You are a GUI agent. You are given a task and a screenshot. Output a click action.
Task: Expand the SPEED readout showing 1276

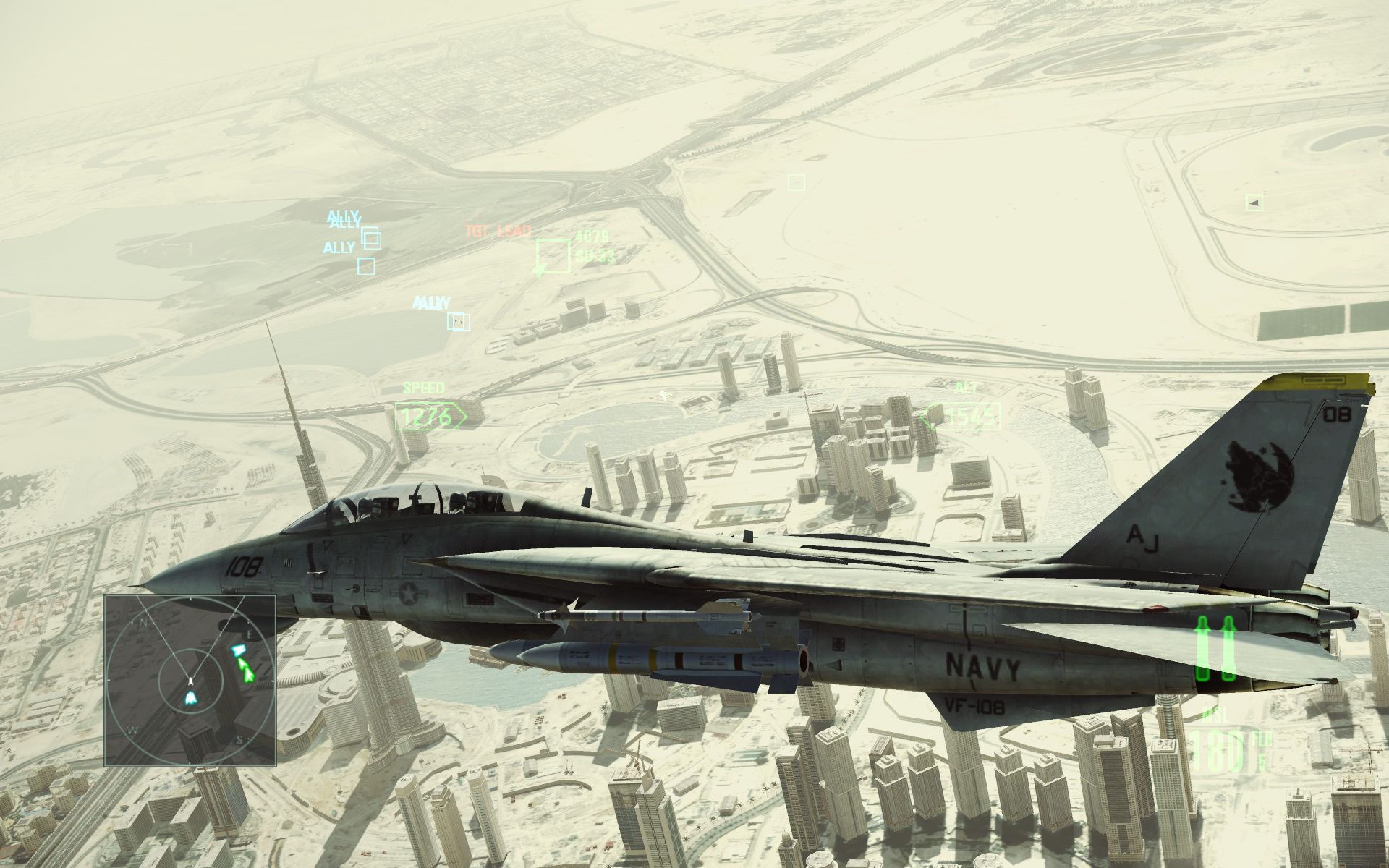click(423, 416)
